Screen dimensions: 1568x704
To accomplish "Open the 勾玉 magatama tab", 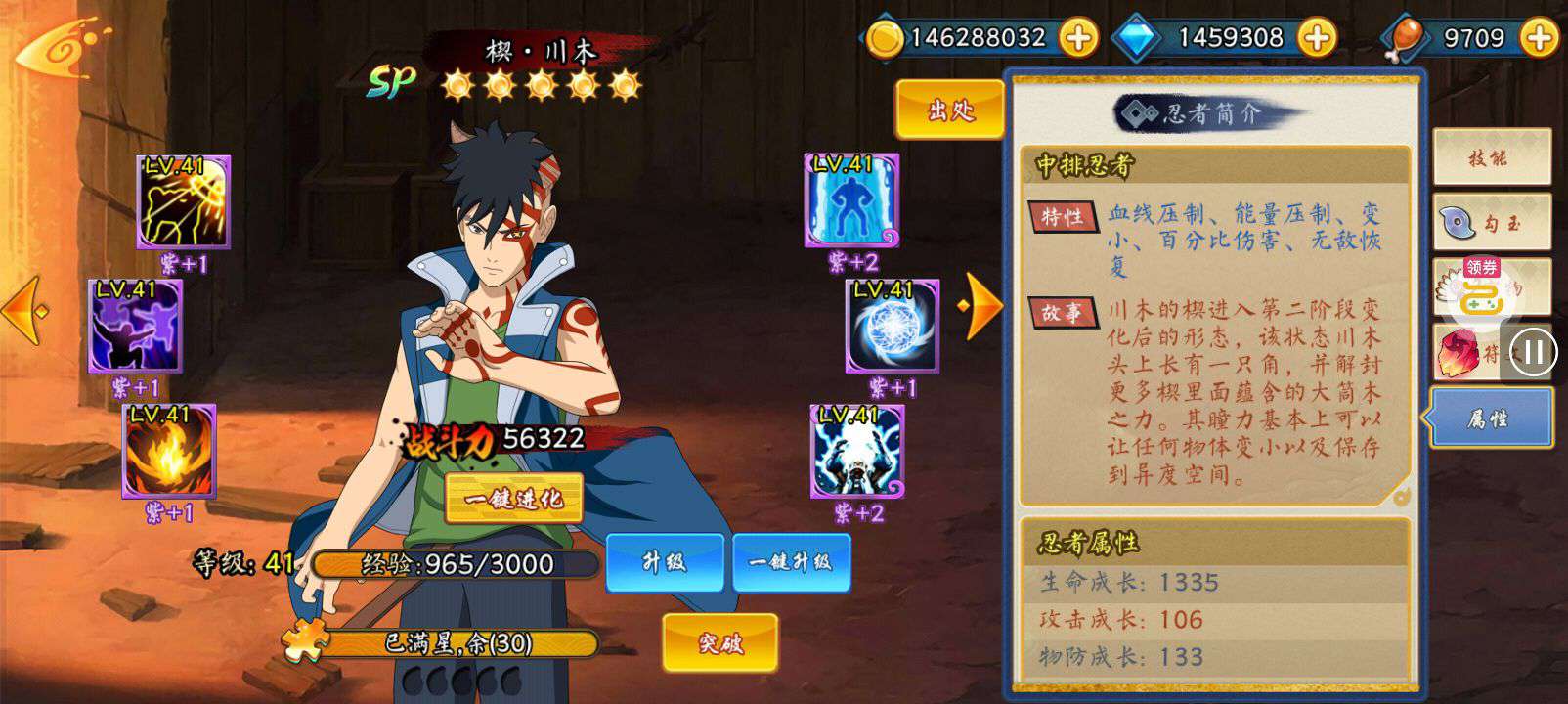I will (x=1490, y=224).
